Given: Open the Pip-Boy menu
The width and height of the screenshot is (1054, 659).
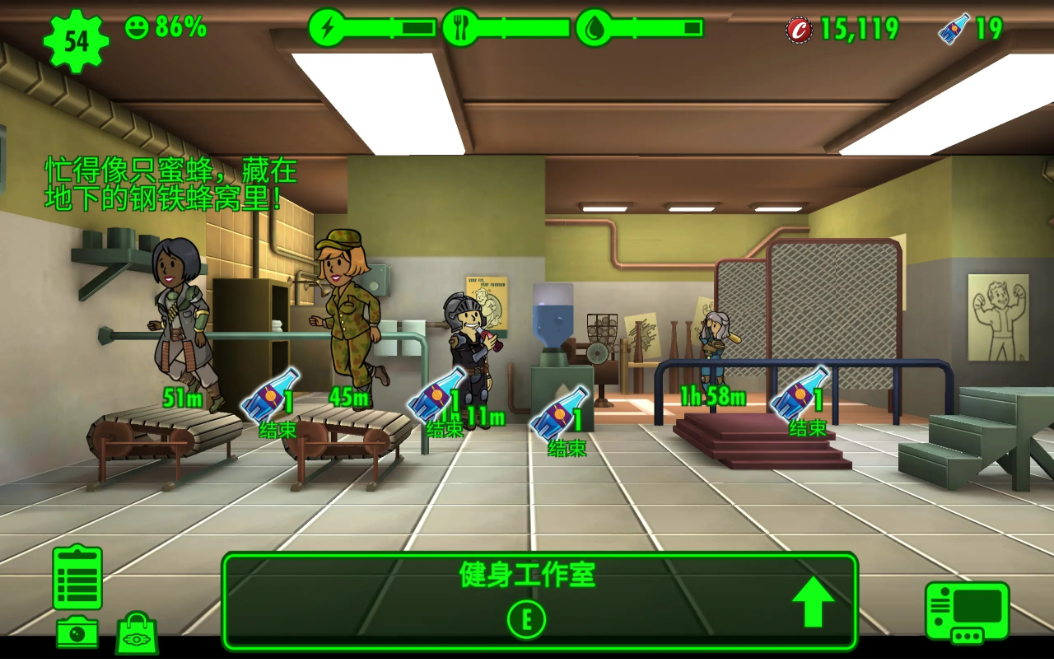Looking at the screenshot, I should (967, 612).
